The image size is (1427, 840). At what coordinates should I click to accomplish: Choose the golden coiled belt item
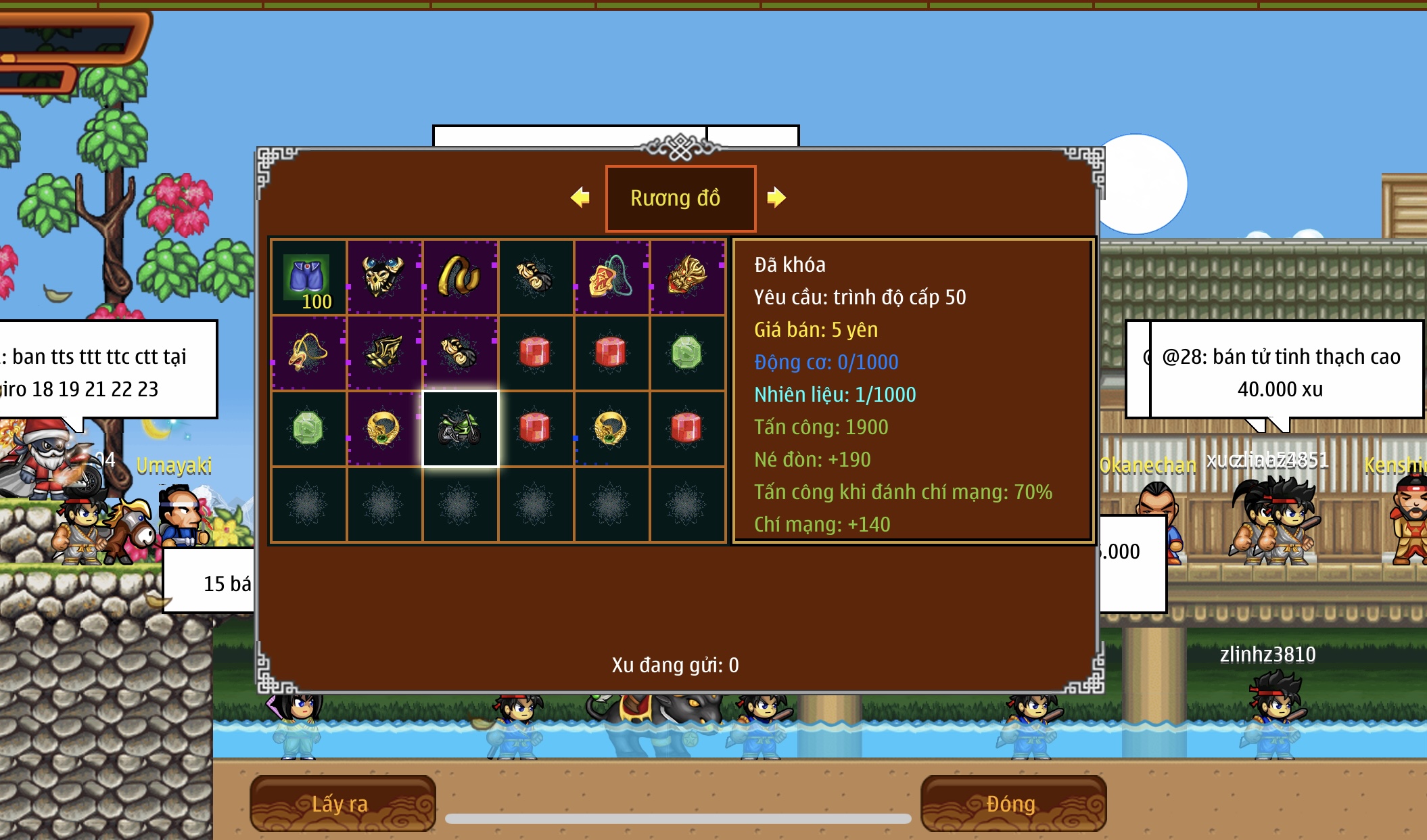[x=460, y=277]
